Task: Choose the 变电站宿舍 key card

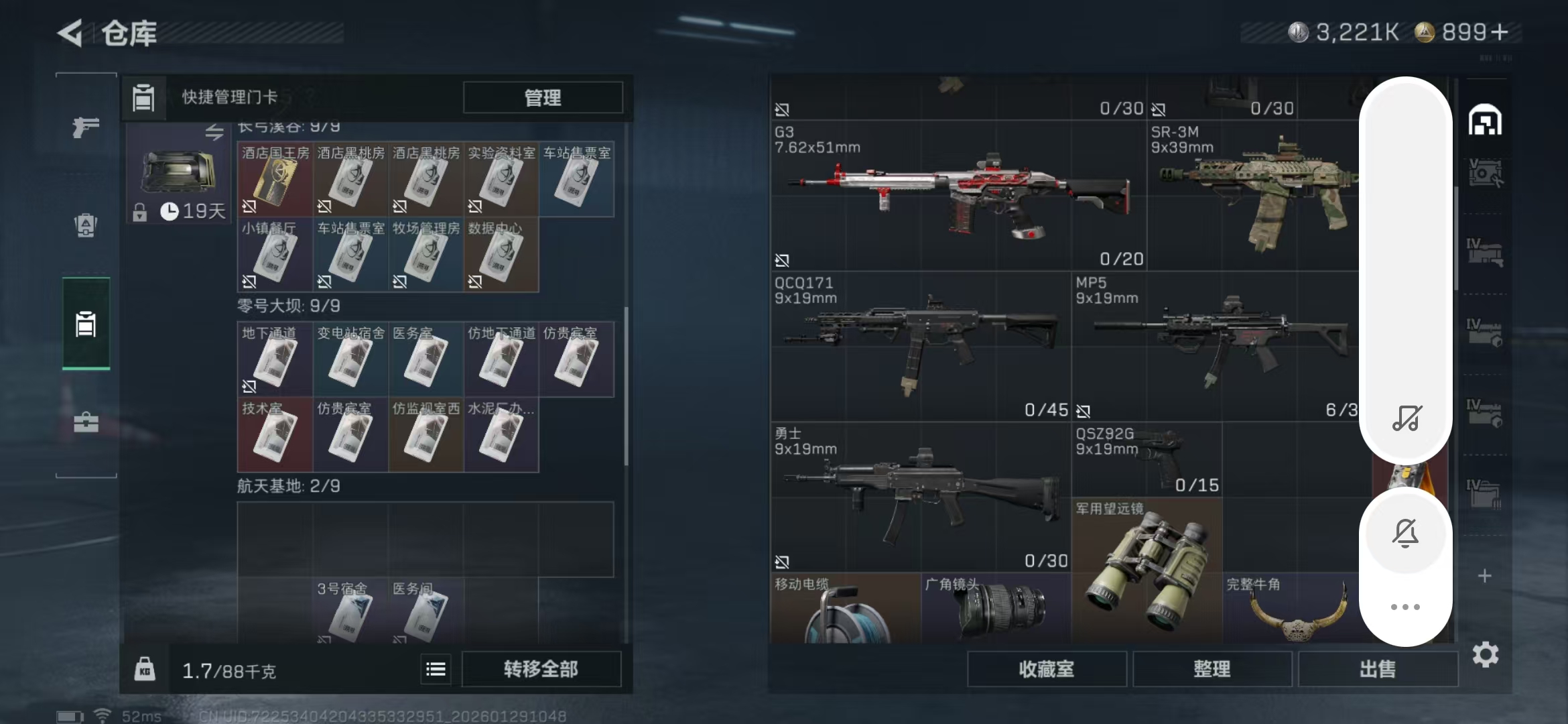Action: [350, 360]
